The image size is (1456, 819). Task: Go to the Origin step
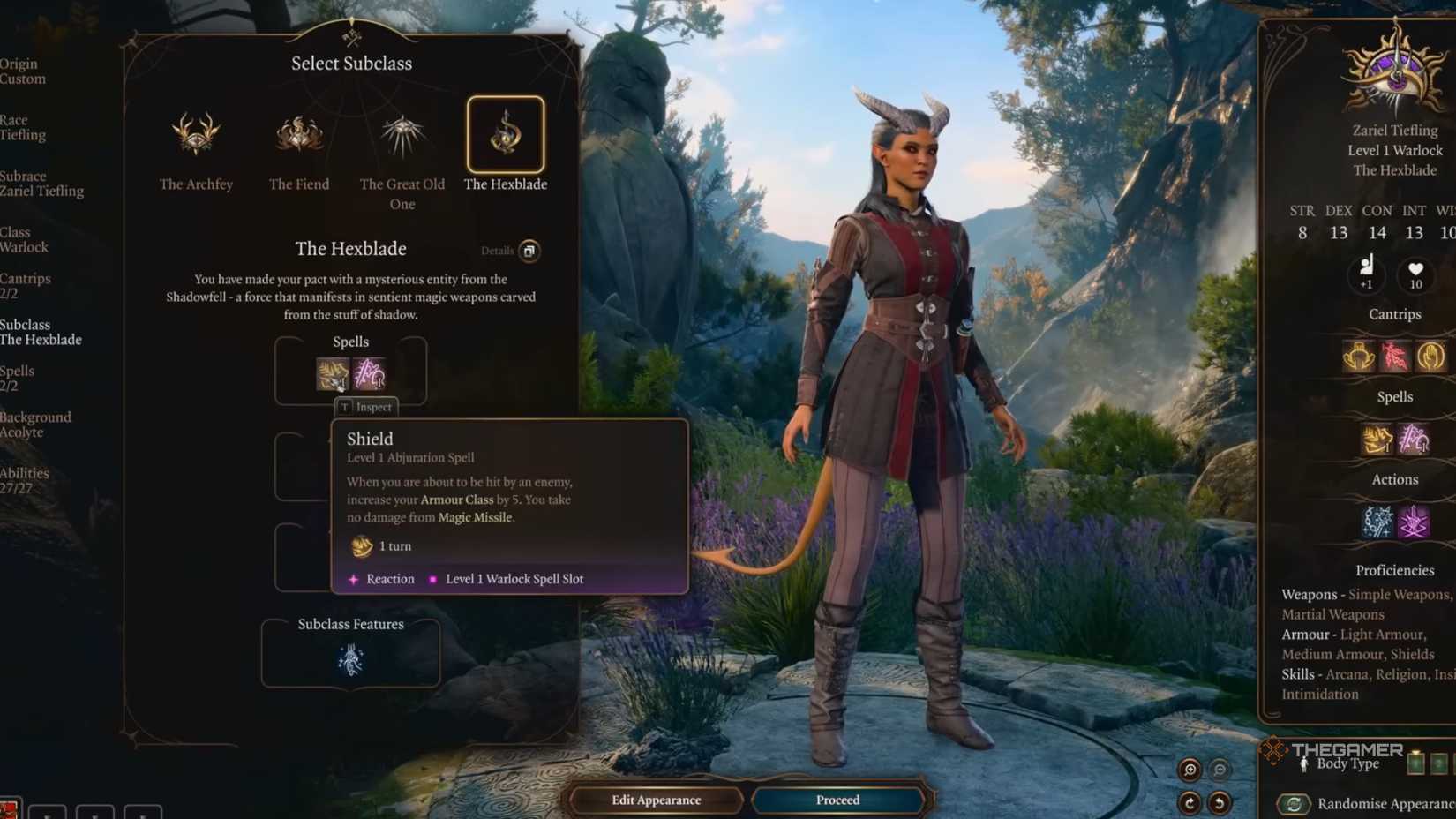pos(23,71)
